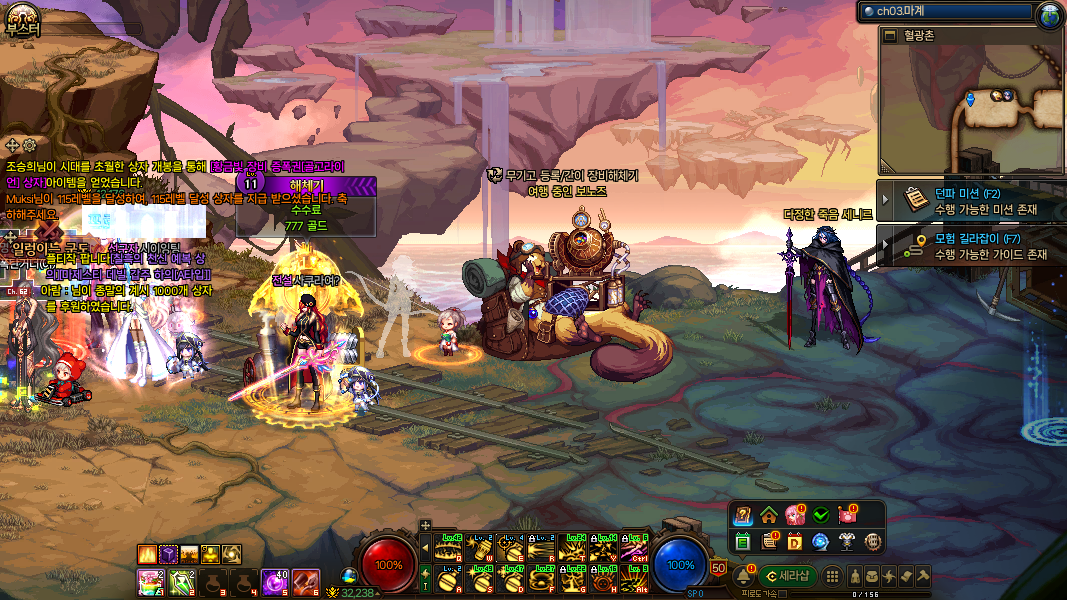
Task: Open the 세라샵 cash shop
Action: tap(788, 576)
